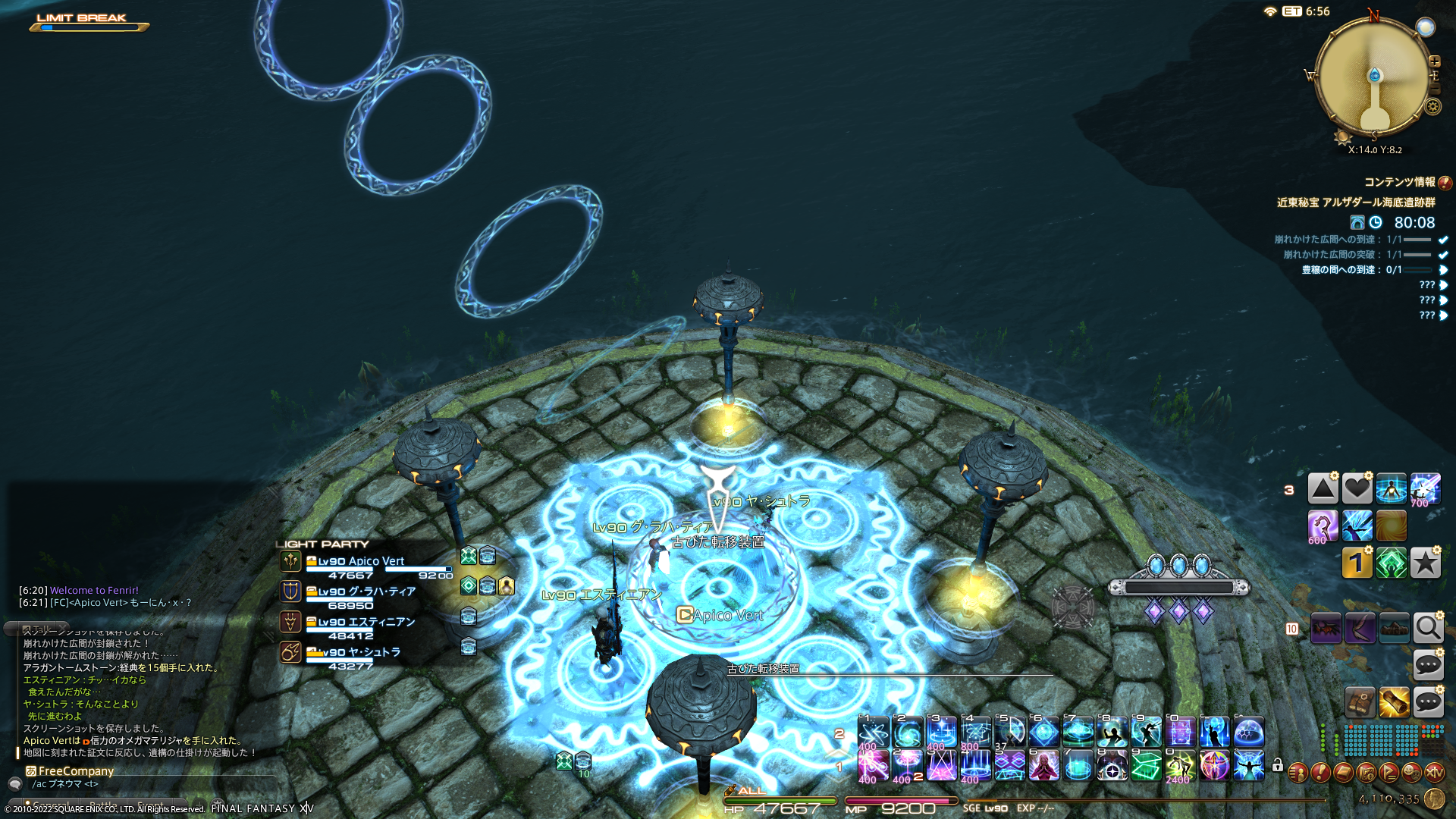
Task: Toggle the hotbar padlock
Action: [1278, 765]
